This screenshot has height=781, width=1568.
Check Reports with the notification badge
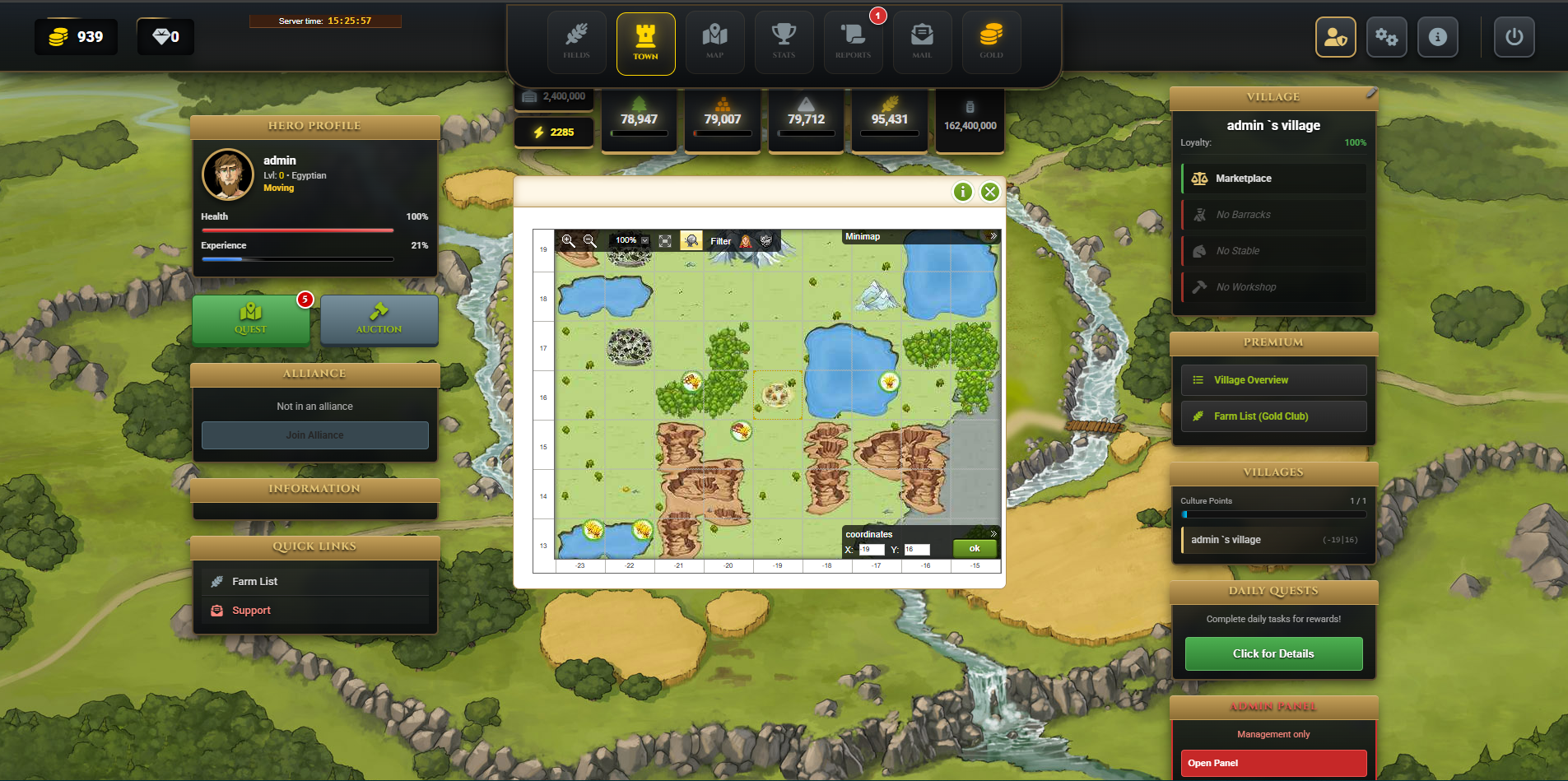(x=853, y=41)
